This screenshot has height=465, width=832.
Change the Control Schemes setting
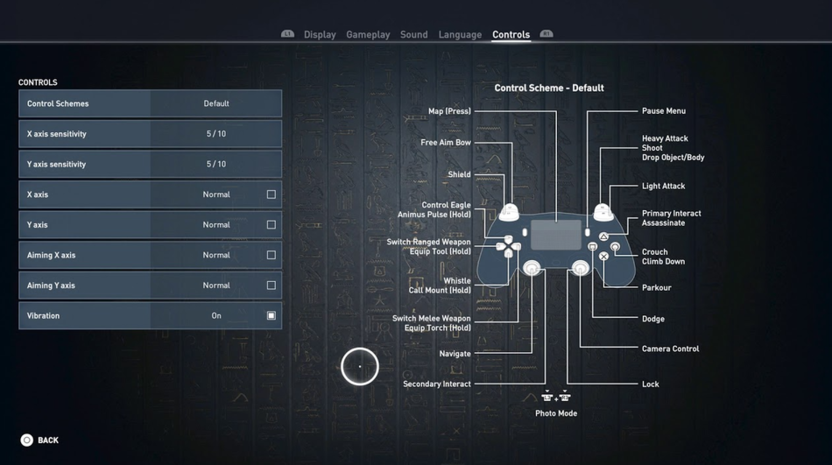[216, 104]
